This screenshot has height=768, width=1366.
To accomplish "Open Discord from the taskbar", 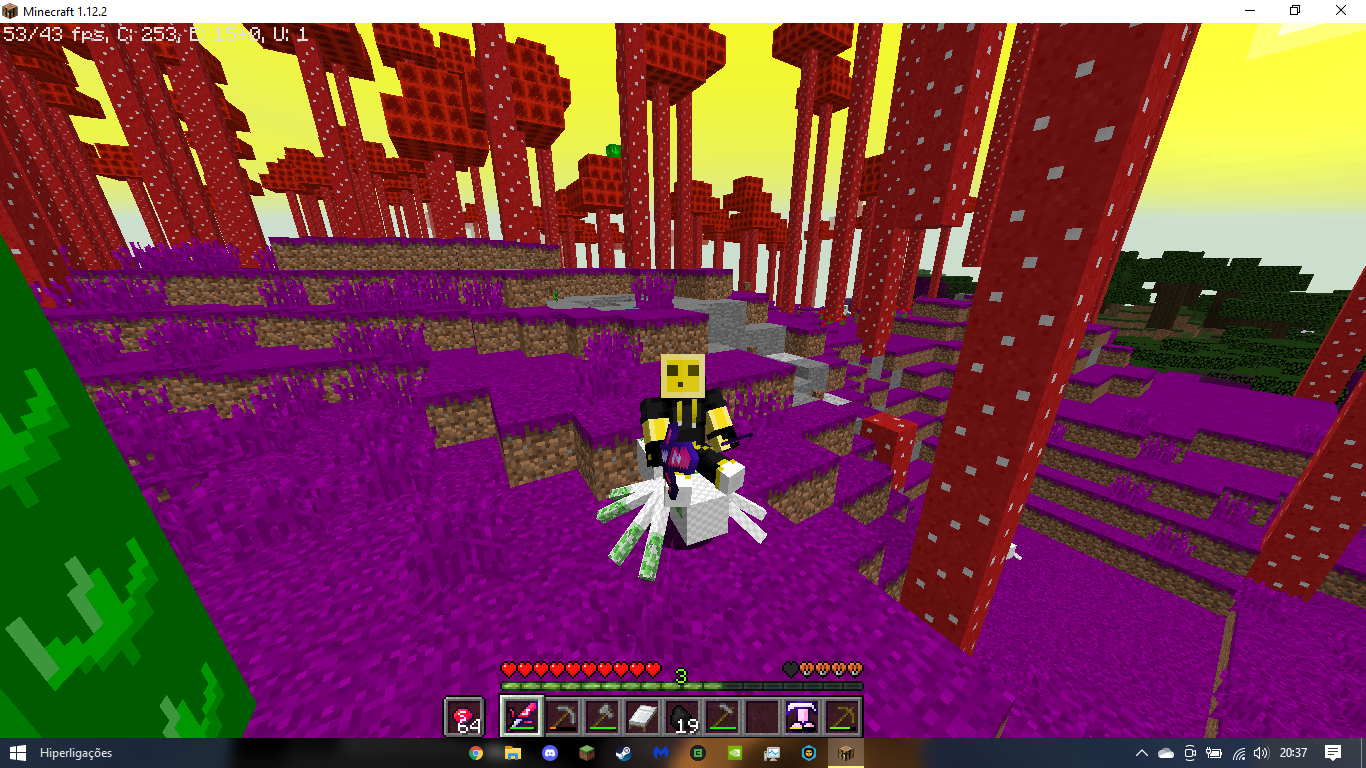I will point(549,753).
